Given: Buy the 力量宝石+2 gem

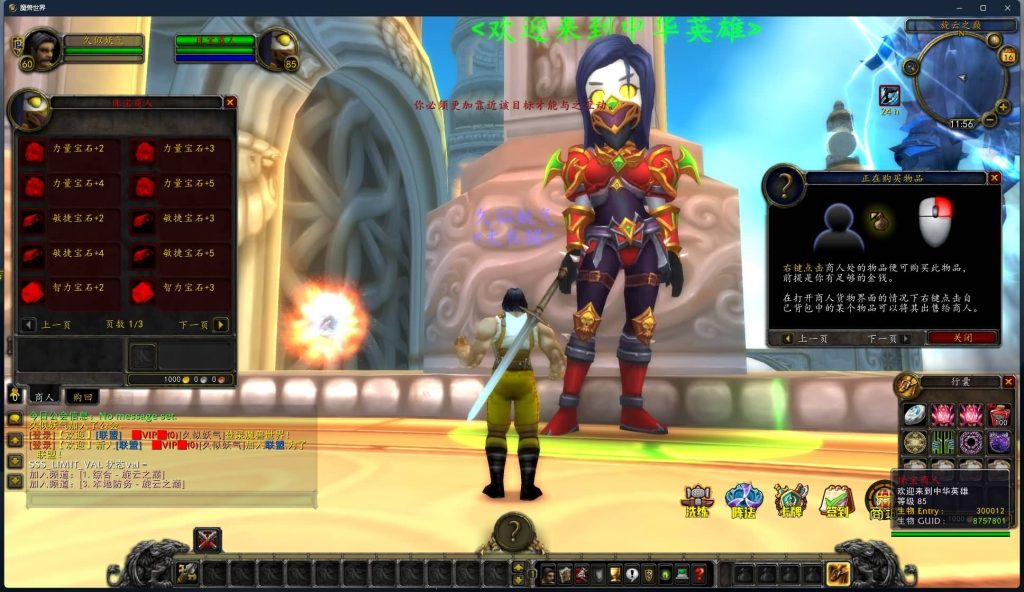Looking at the screenshot, I should tap(36, 152).
